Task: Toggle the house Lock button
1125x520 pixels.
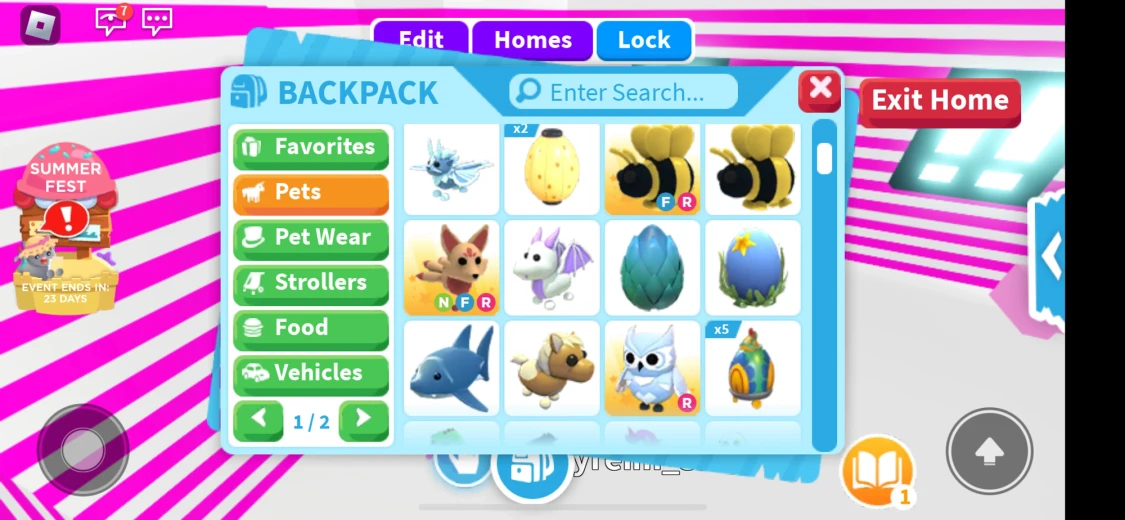Action: point(643,41)
